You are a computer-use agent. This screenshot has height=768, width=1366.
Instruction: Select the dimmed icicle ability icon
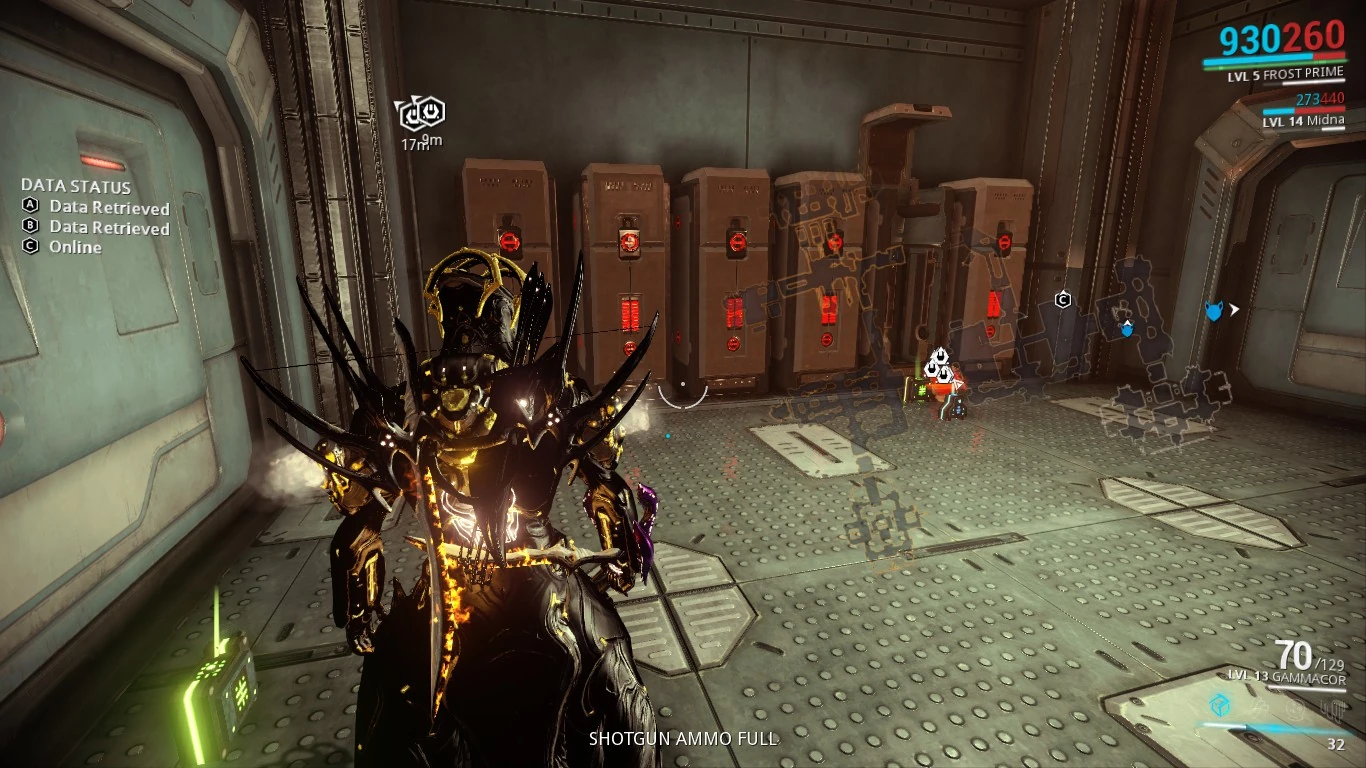1332,709
